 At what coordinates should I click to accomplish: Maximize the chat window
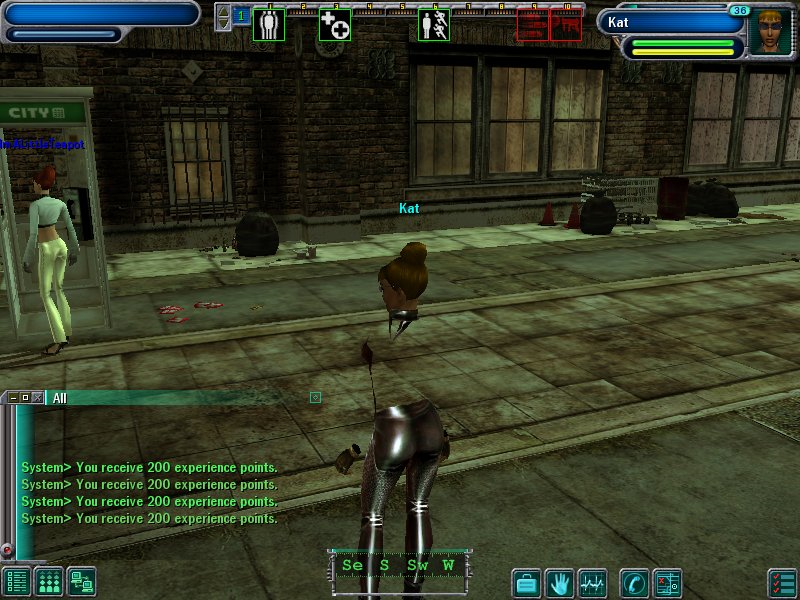click(25, 397)
